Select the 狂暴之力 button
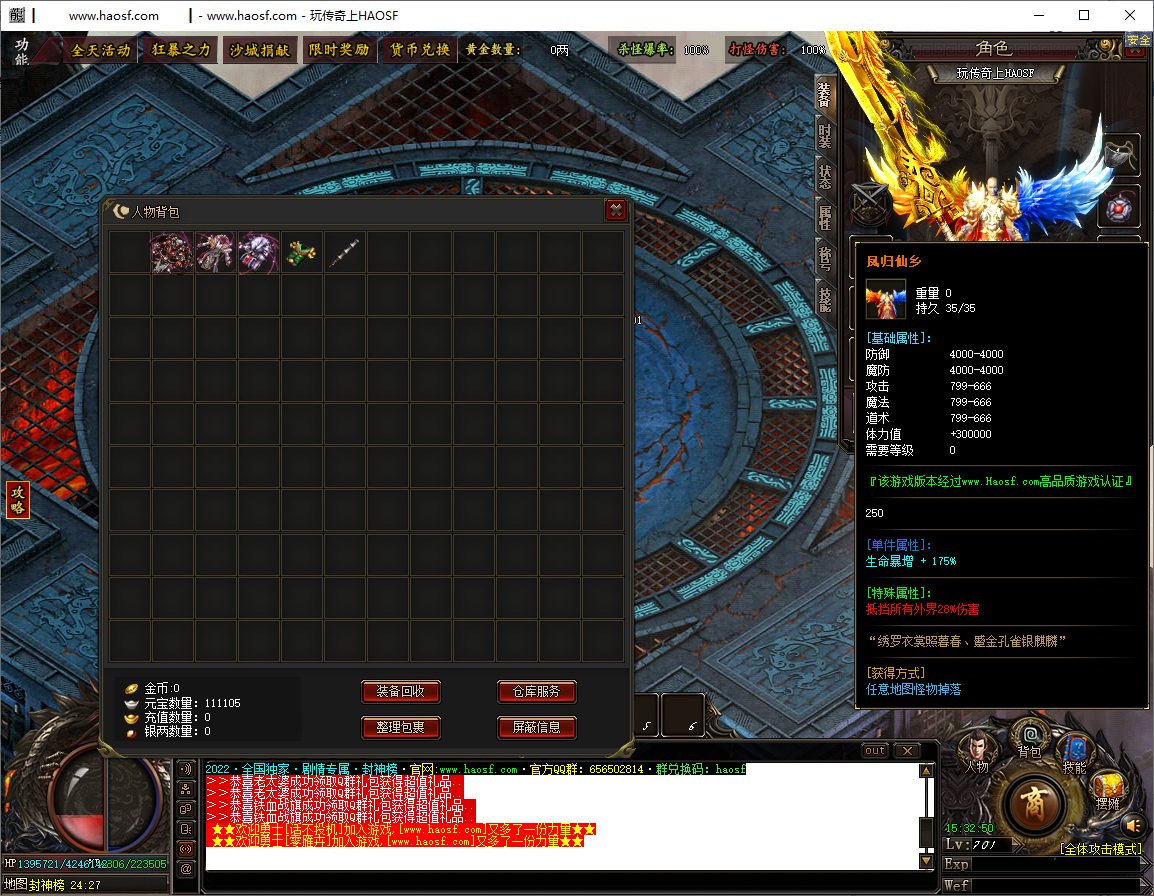 (x=181, y=50)
